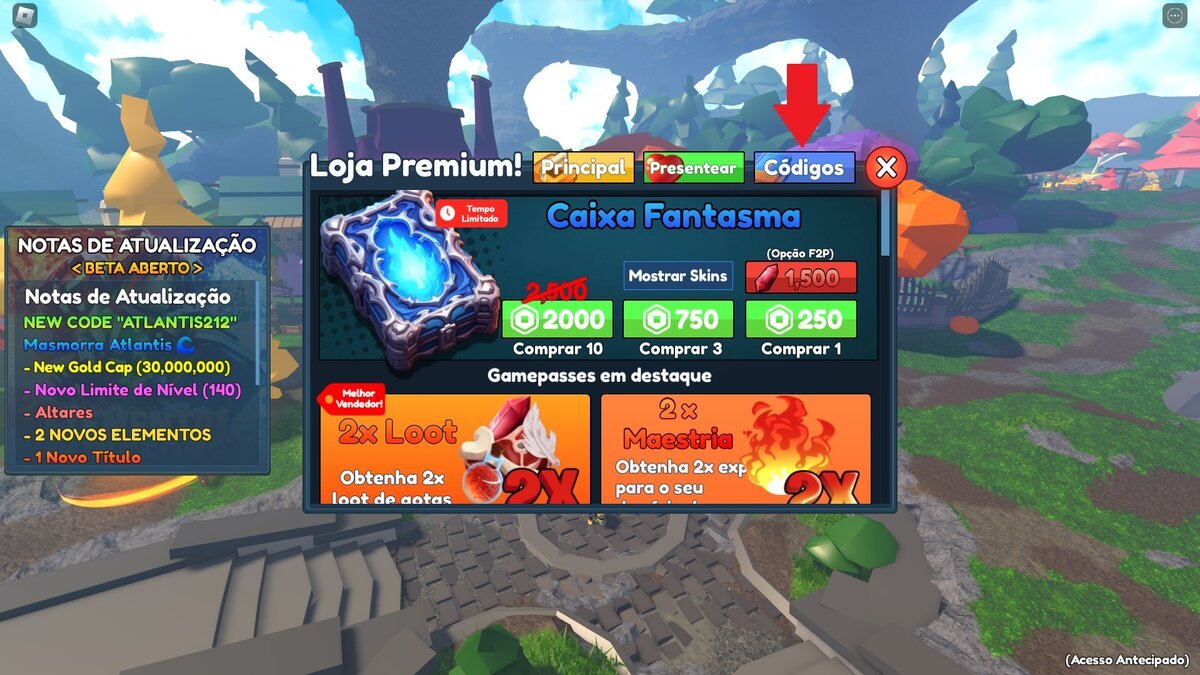
Task: Click the Mostrar Skins button
Action: [x=679, y=276]
